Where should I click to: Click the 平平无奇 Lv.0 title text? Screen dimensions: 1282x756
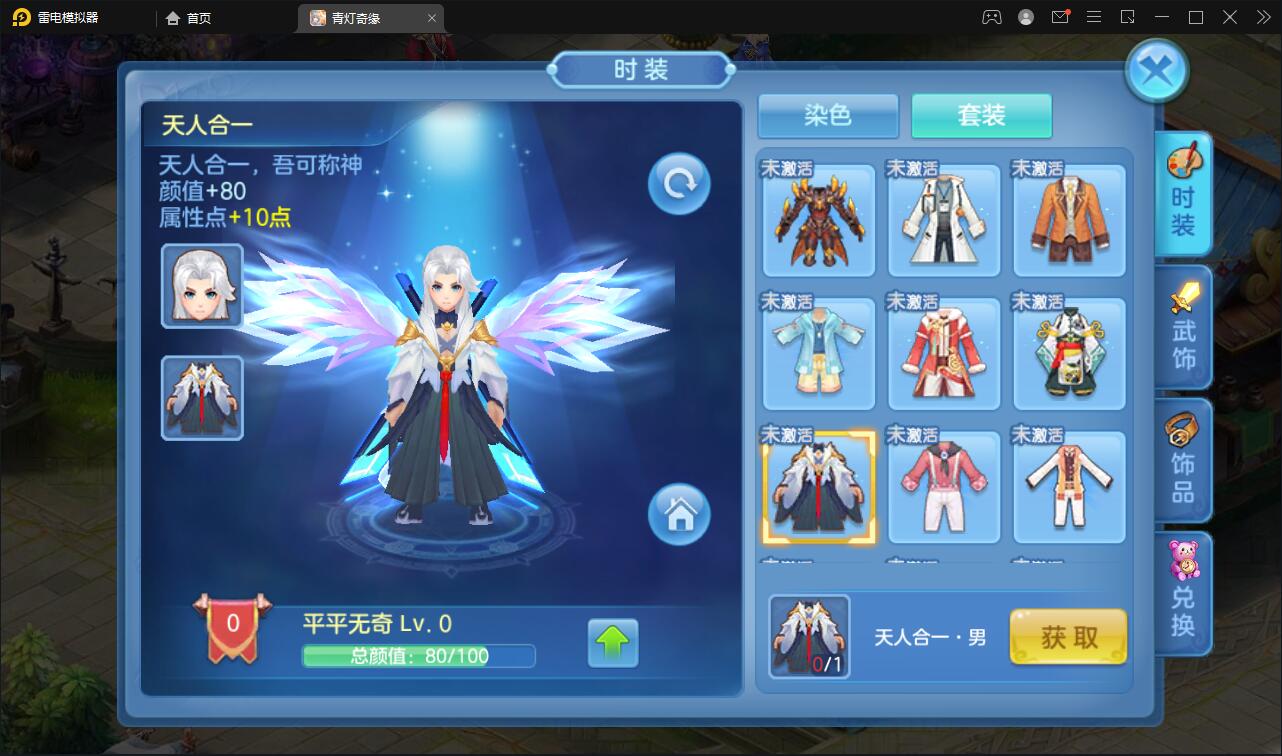376,623
